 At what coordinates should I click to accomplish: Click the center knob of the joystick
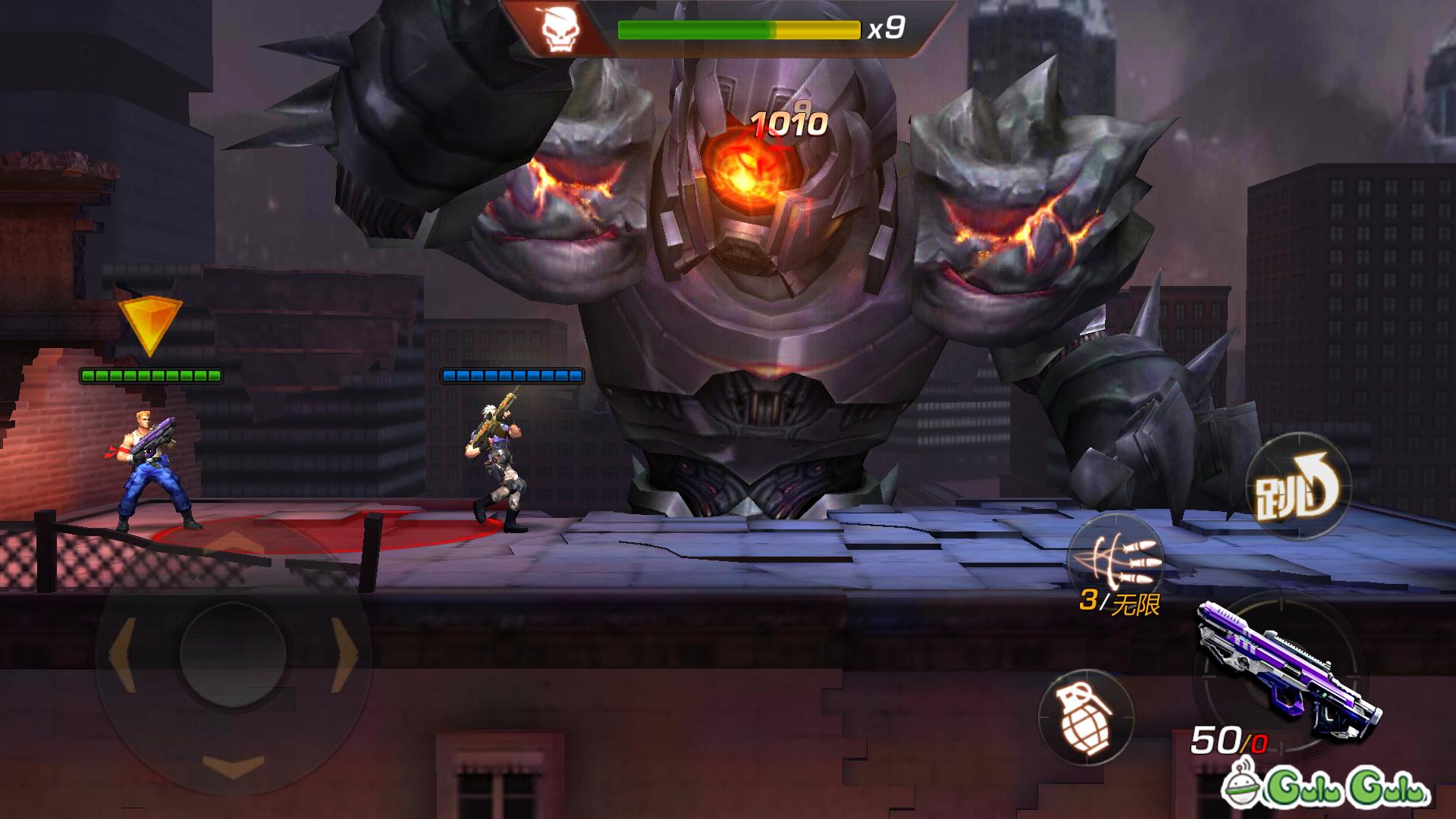tap(234, 654)
